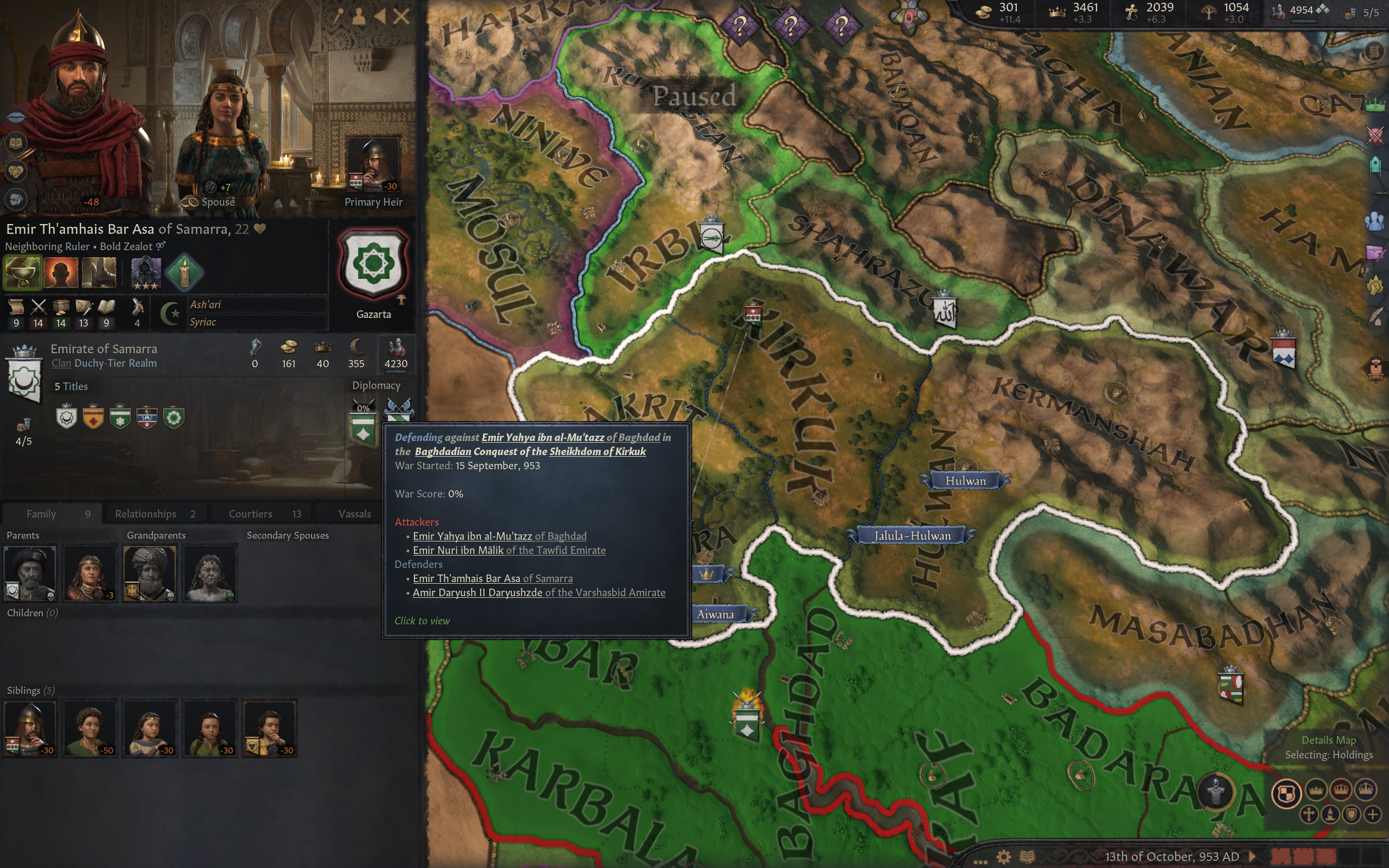
Task: Close the character panel with the X
Action: 401,16
